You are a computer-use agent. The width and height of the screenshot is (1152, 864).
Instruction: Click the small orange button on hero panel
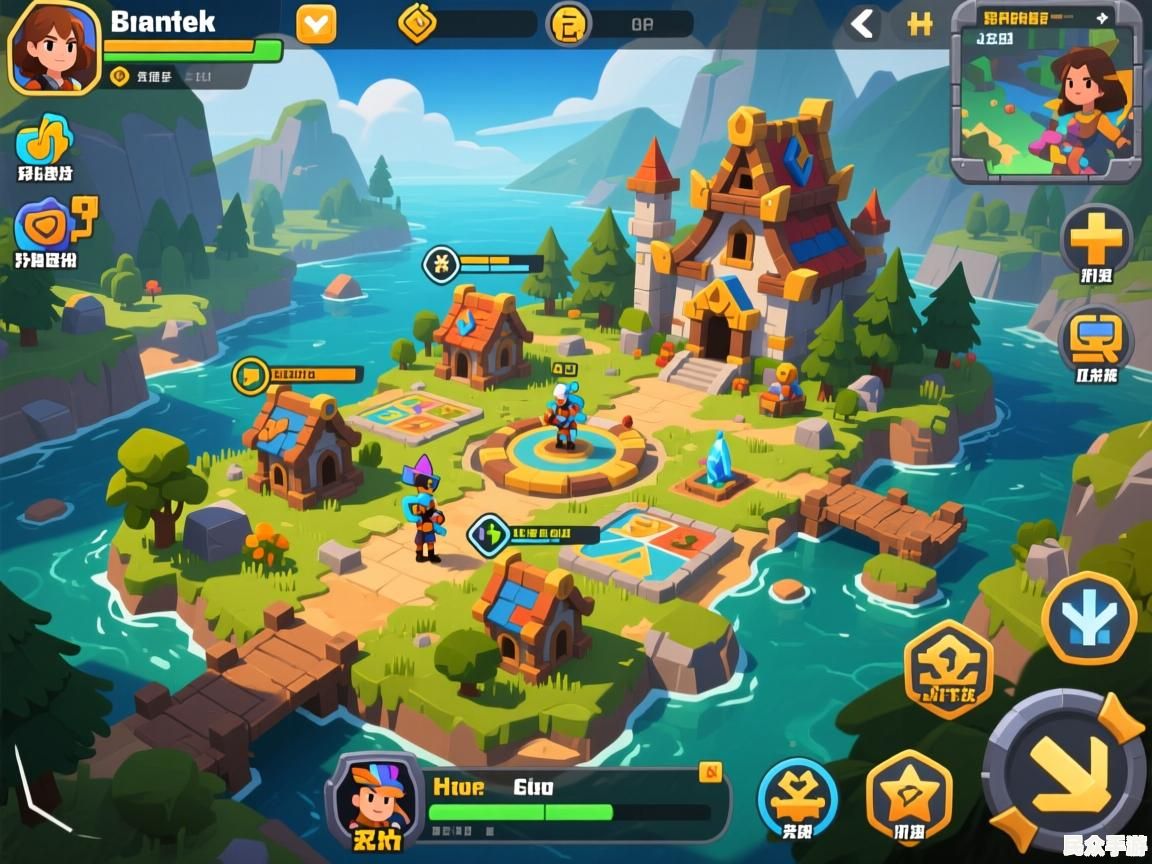click(x=710, y=770)
